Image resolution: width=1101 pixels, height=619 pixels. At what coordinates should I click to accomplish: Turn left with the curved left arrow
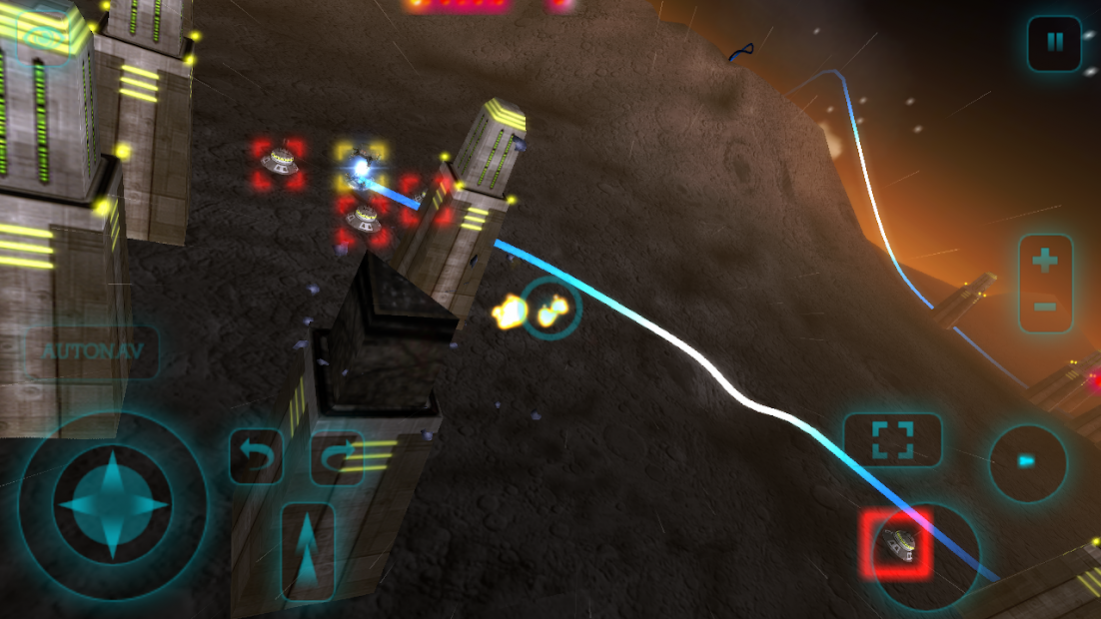(x=257, y=458)
